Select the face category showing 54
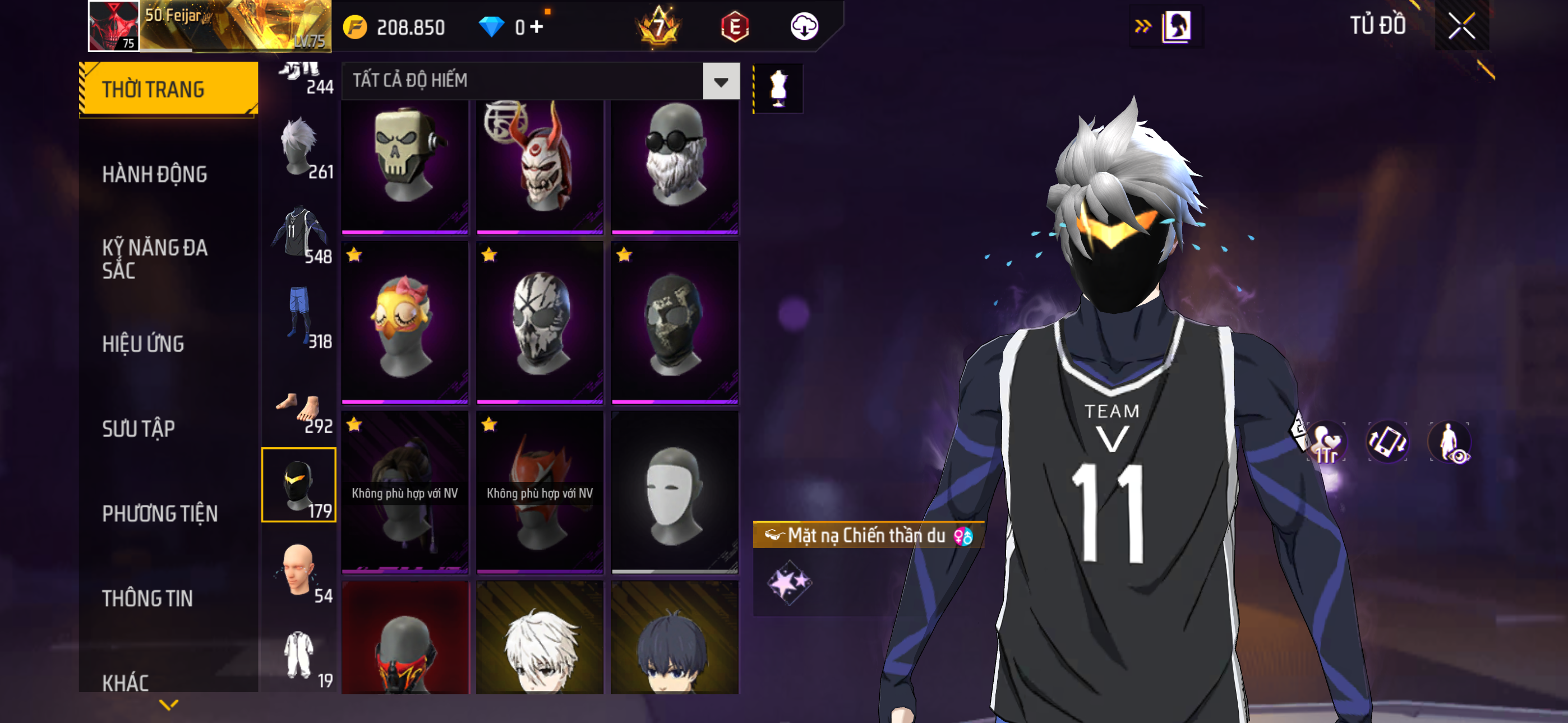Image resolution: width=1568 pixels, height=723 pixels. coord(299,571)
